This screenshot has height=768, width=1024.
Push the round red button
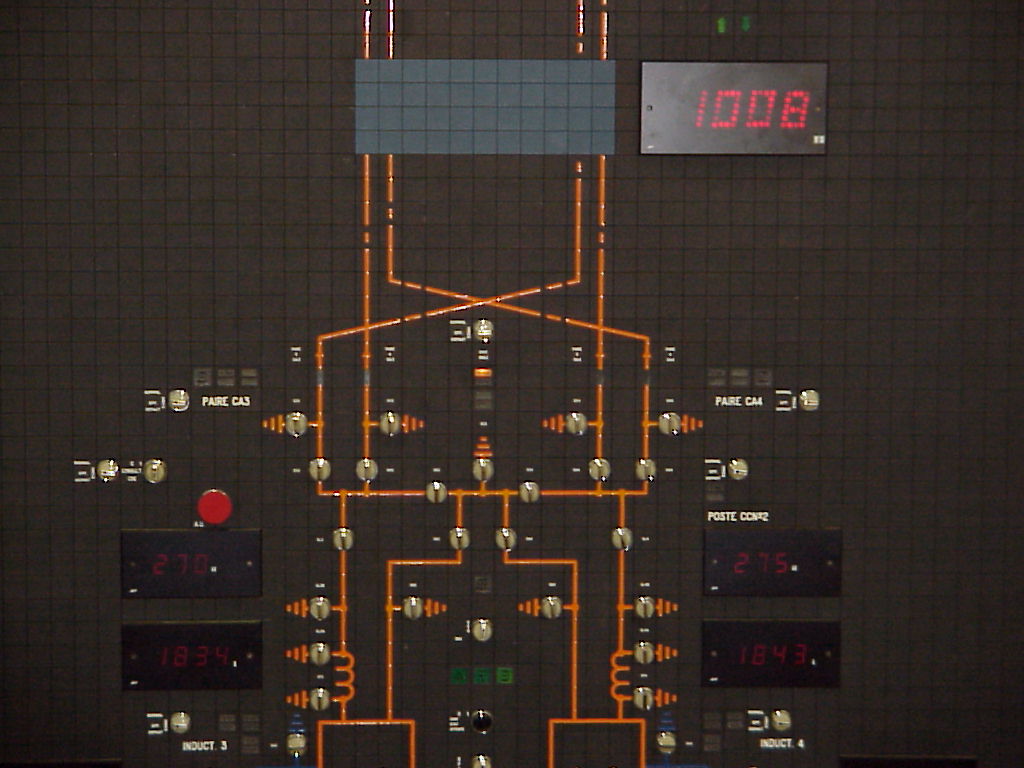tap(214, 507)
